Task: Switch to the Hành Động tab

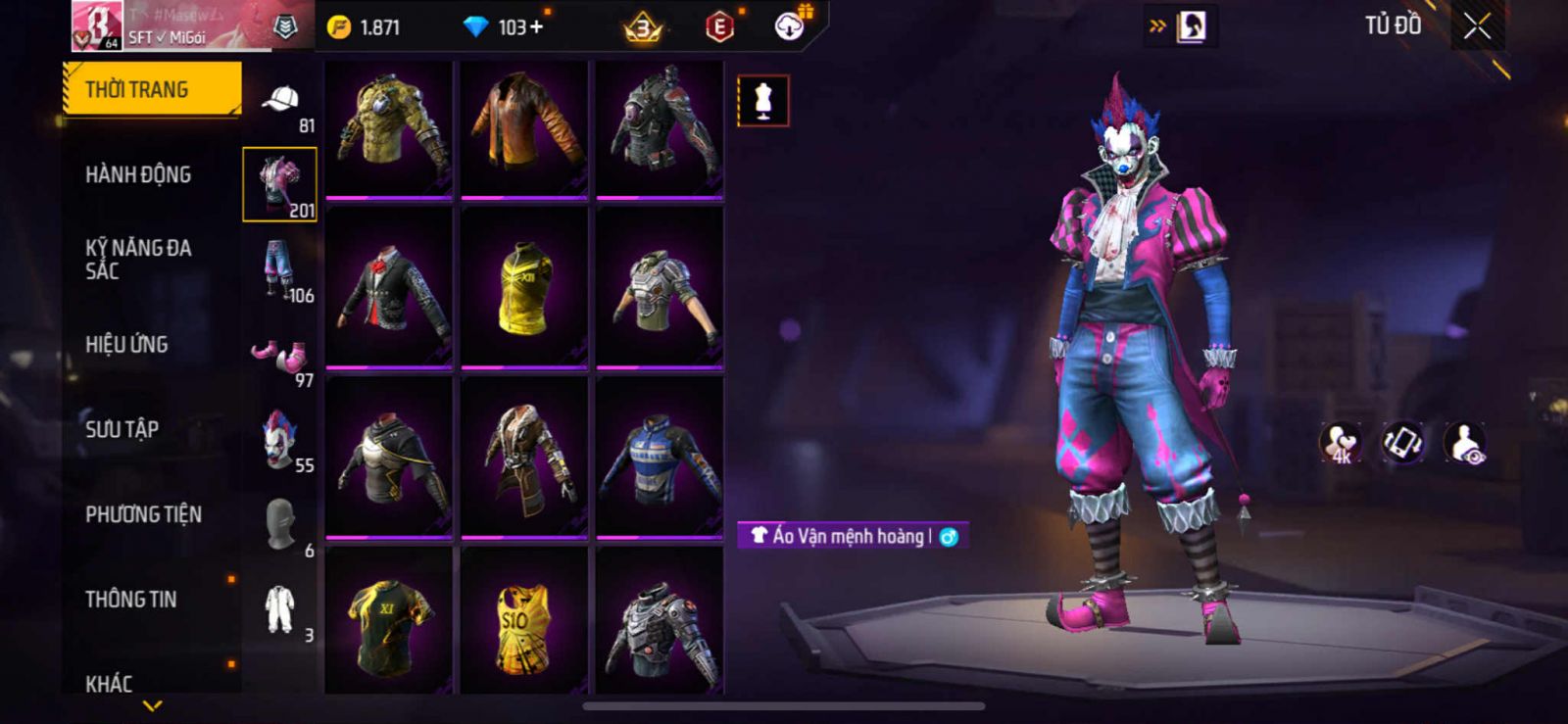Action: tap(138, 174)
